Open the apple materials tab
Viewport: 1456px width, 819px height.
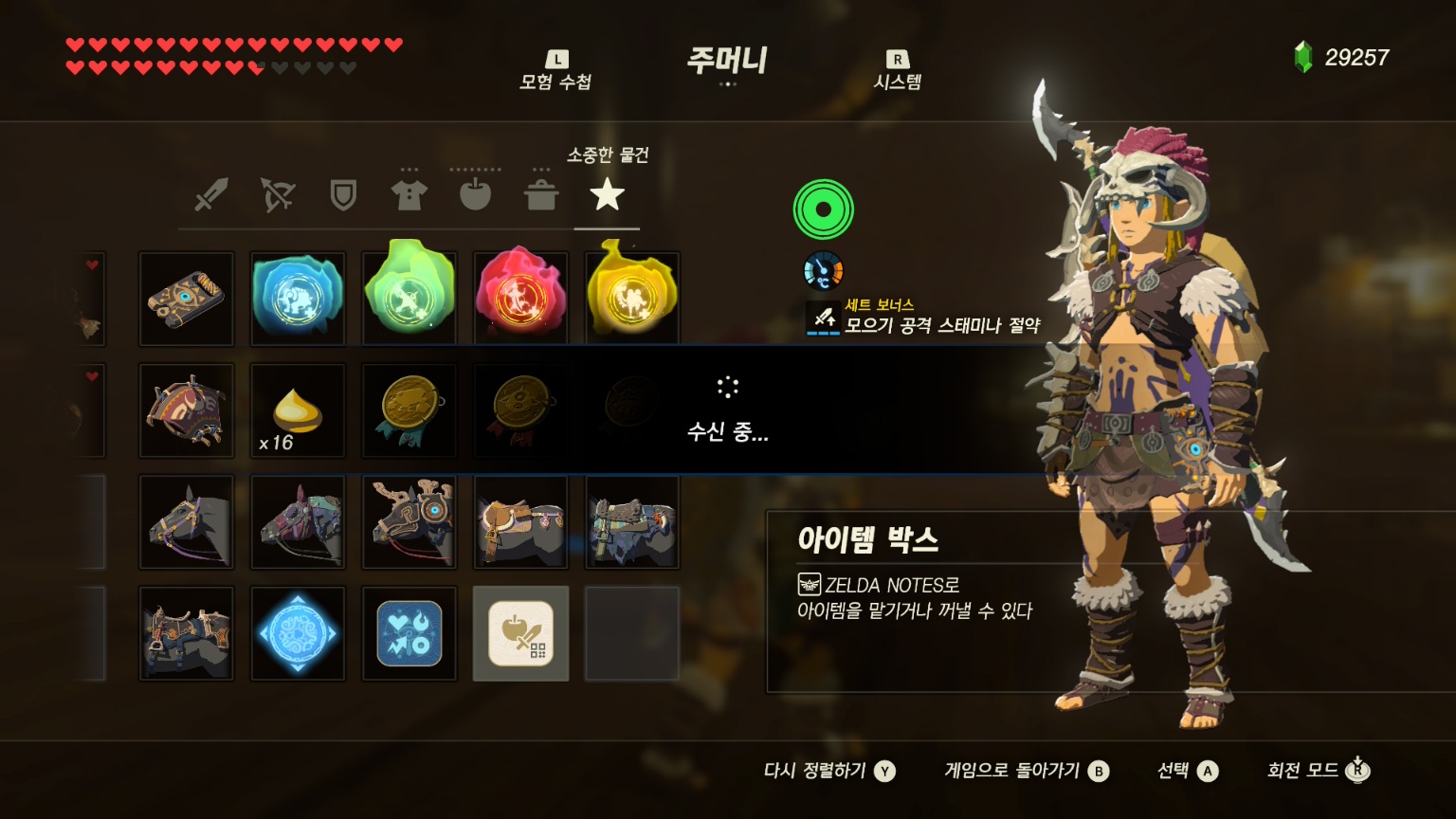click(475, 193)
